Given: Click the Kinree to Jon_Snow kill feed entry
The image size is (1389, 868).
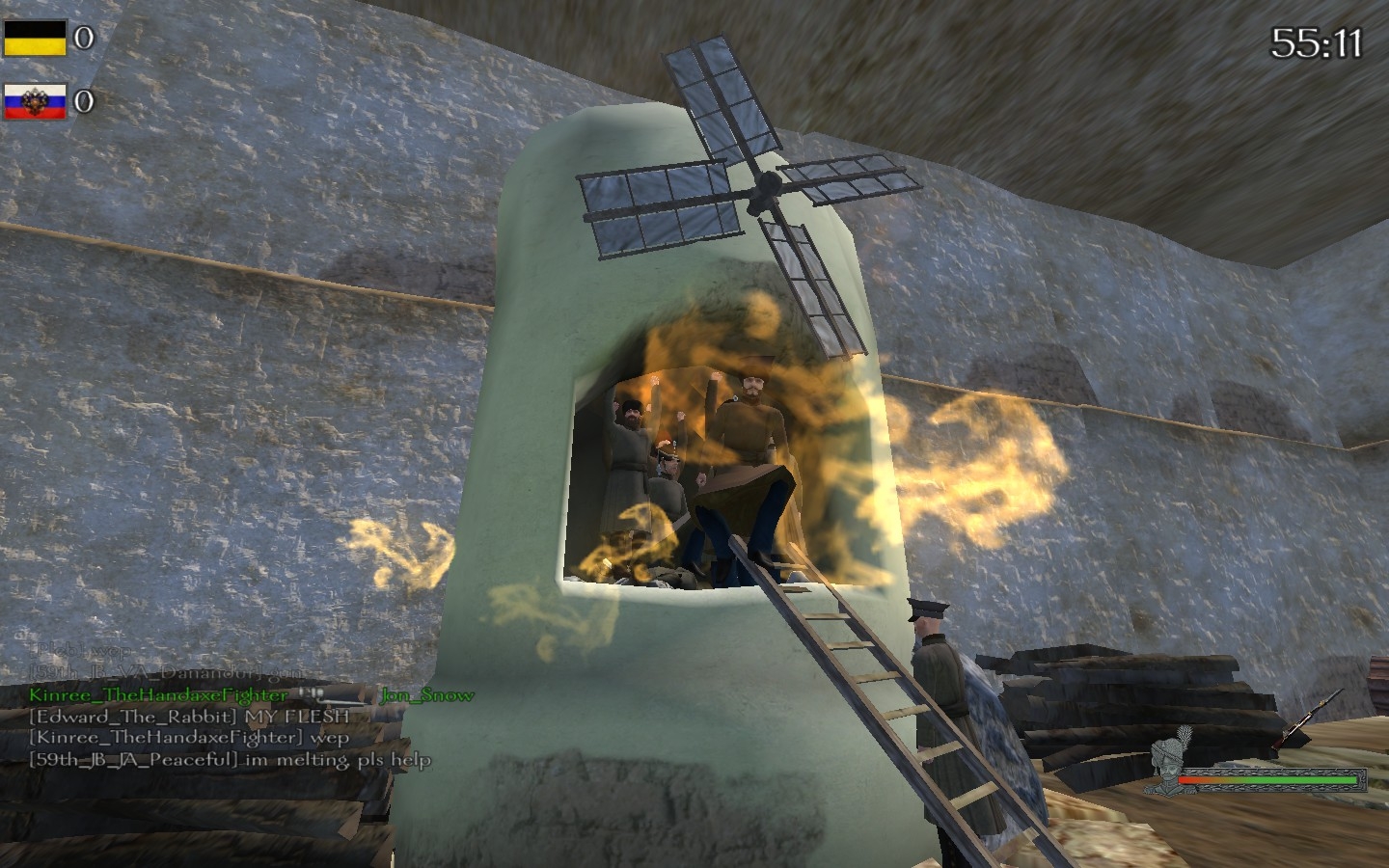Looking at the screenshot, I should pos(251,694).
